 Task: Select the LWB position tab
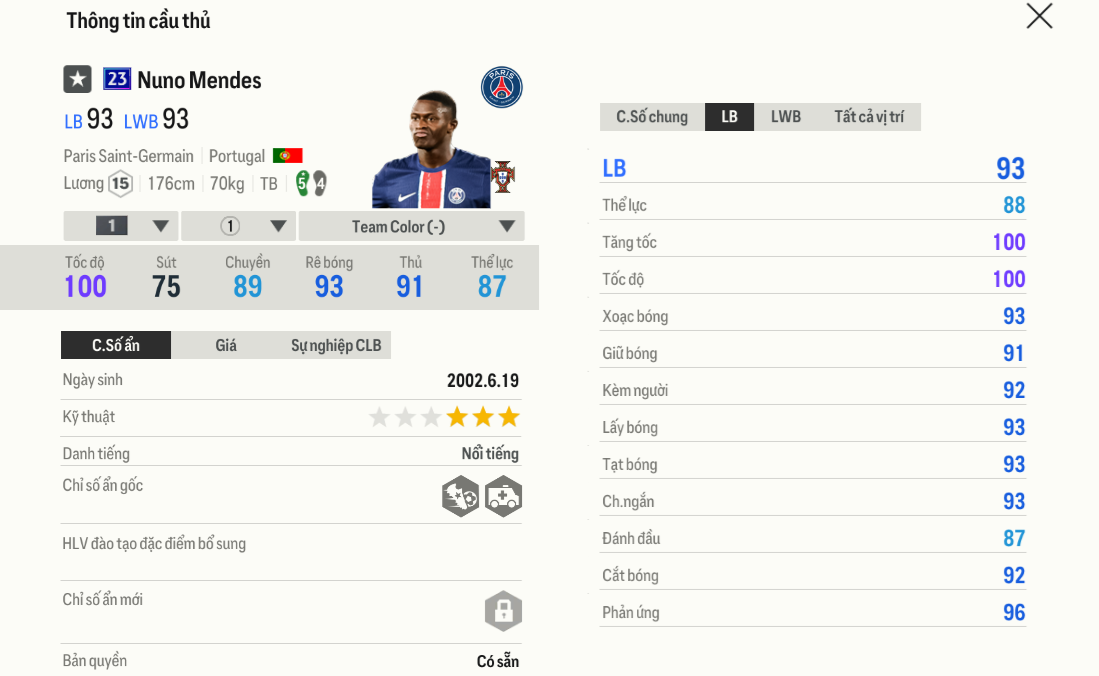[x=785, y=117]
